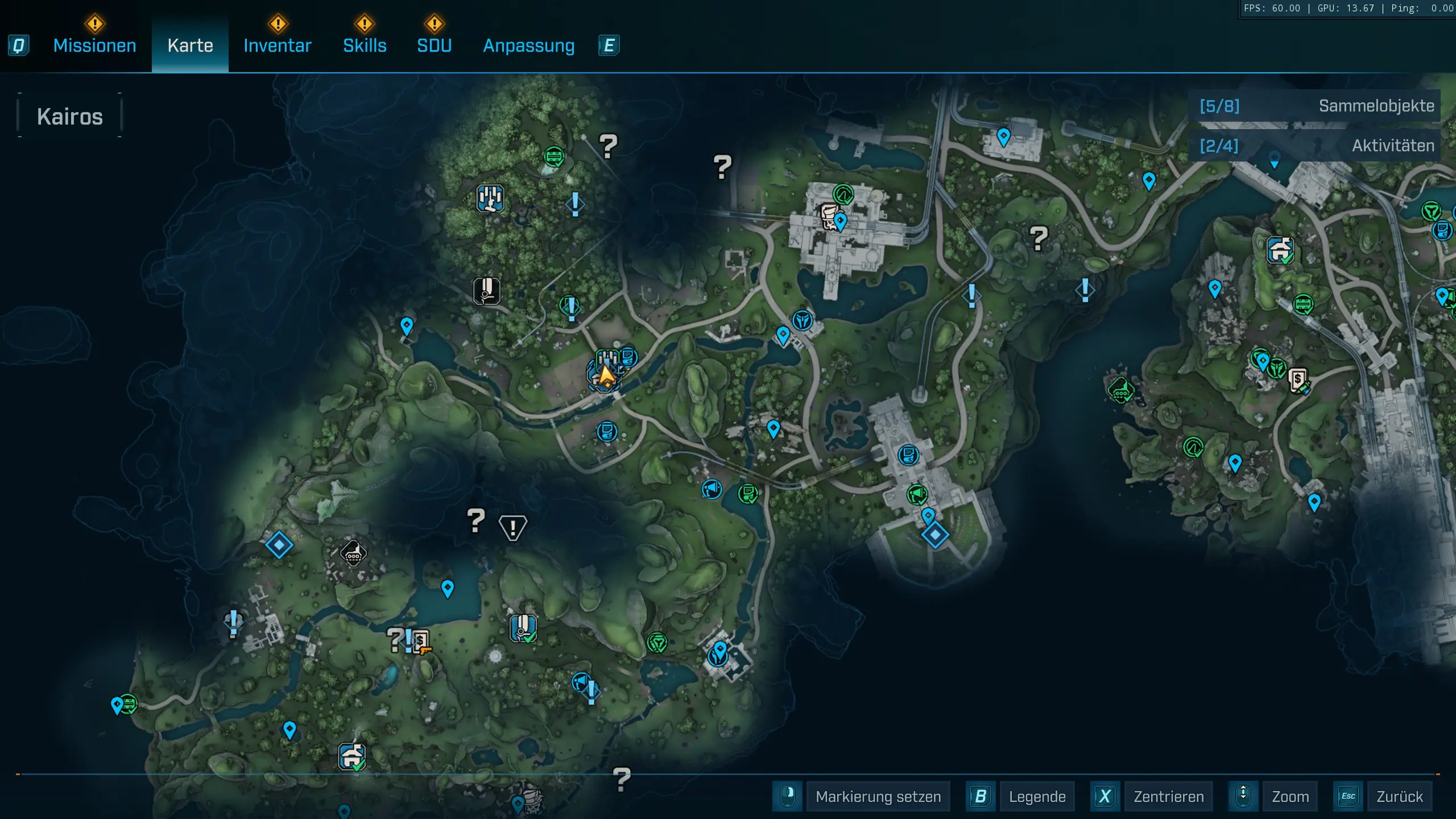Switch to the Missionen tab
Screen dimensions: 1456x819
coord(94,45)
